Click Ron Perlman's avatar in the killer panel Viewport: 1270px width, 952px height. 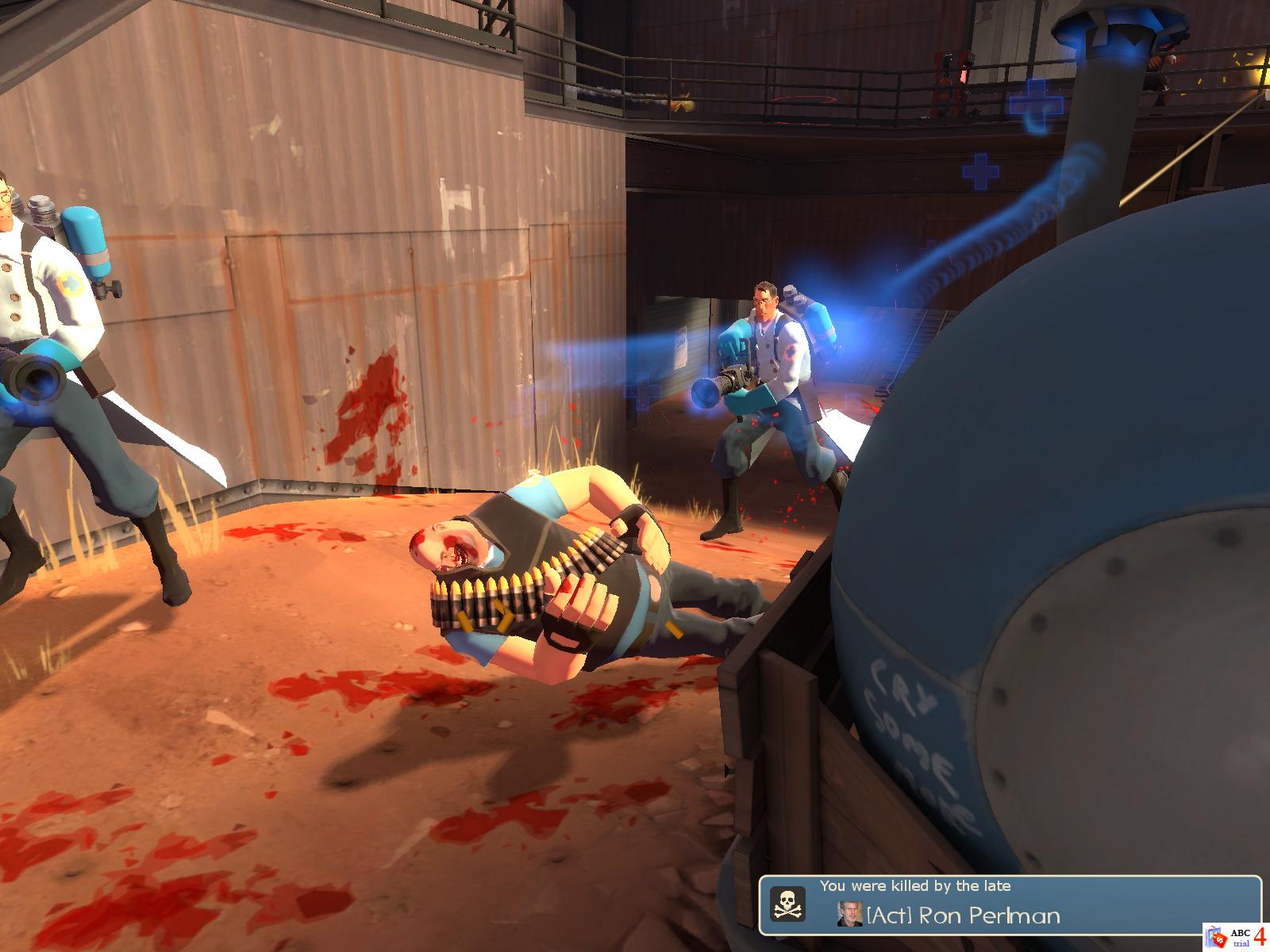(x=850, y=915)
